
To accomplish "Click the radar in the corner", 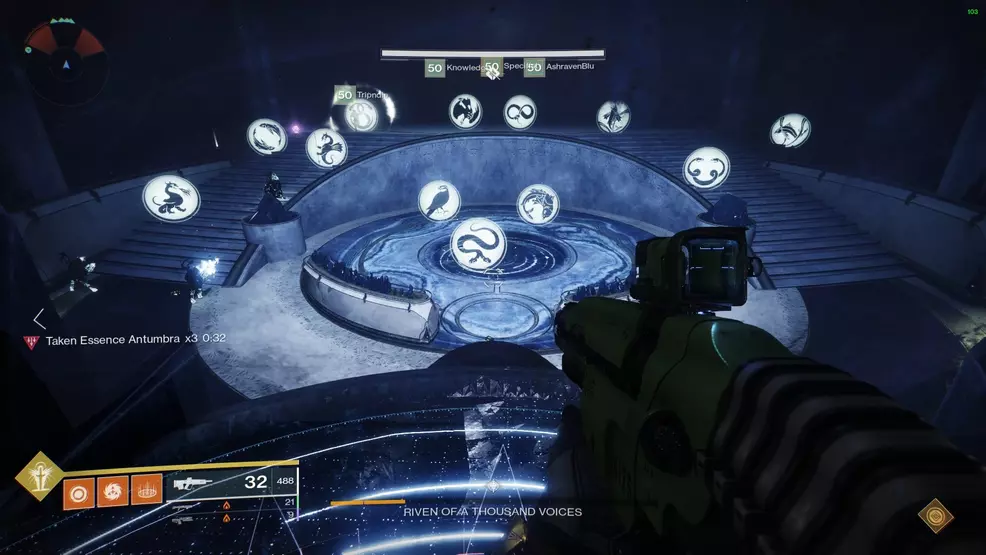I will click(65, 58).
